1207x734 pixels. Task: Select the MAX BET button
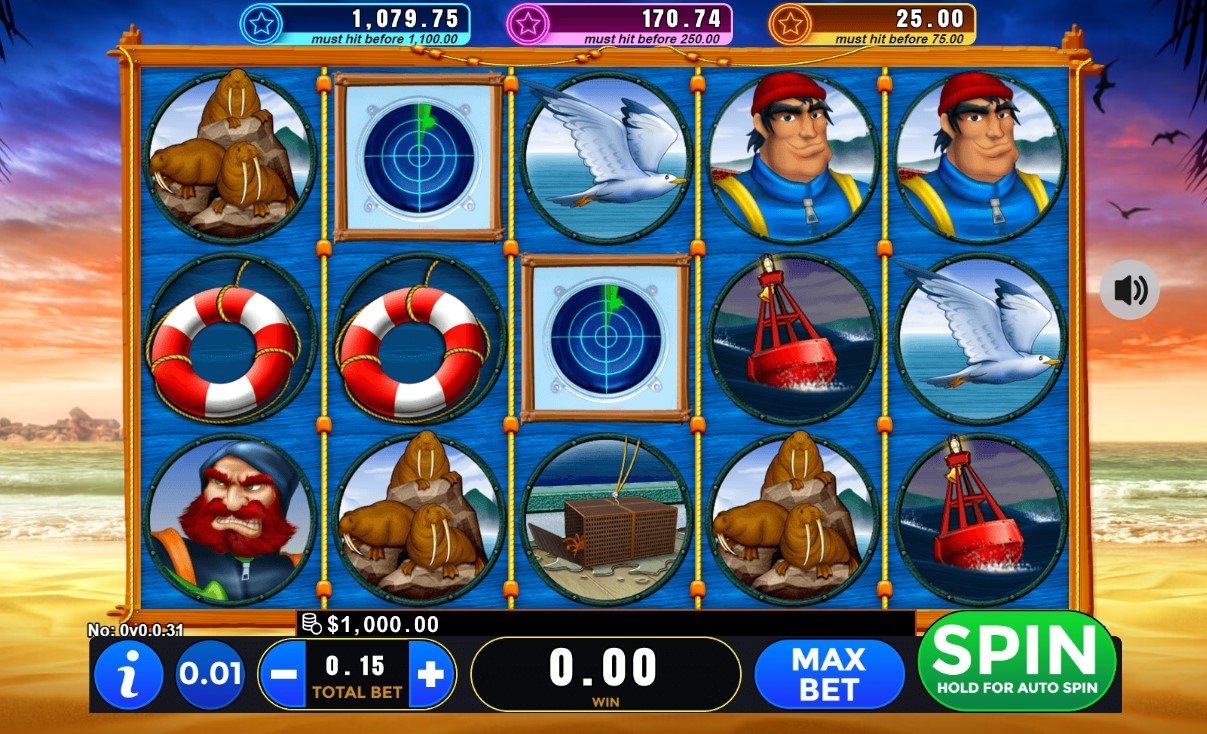click(829, 674)
